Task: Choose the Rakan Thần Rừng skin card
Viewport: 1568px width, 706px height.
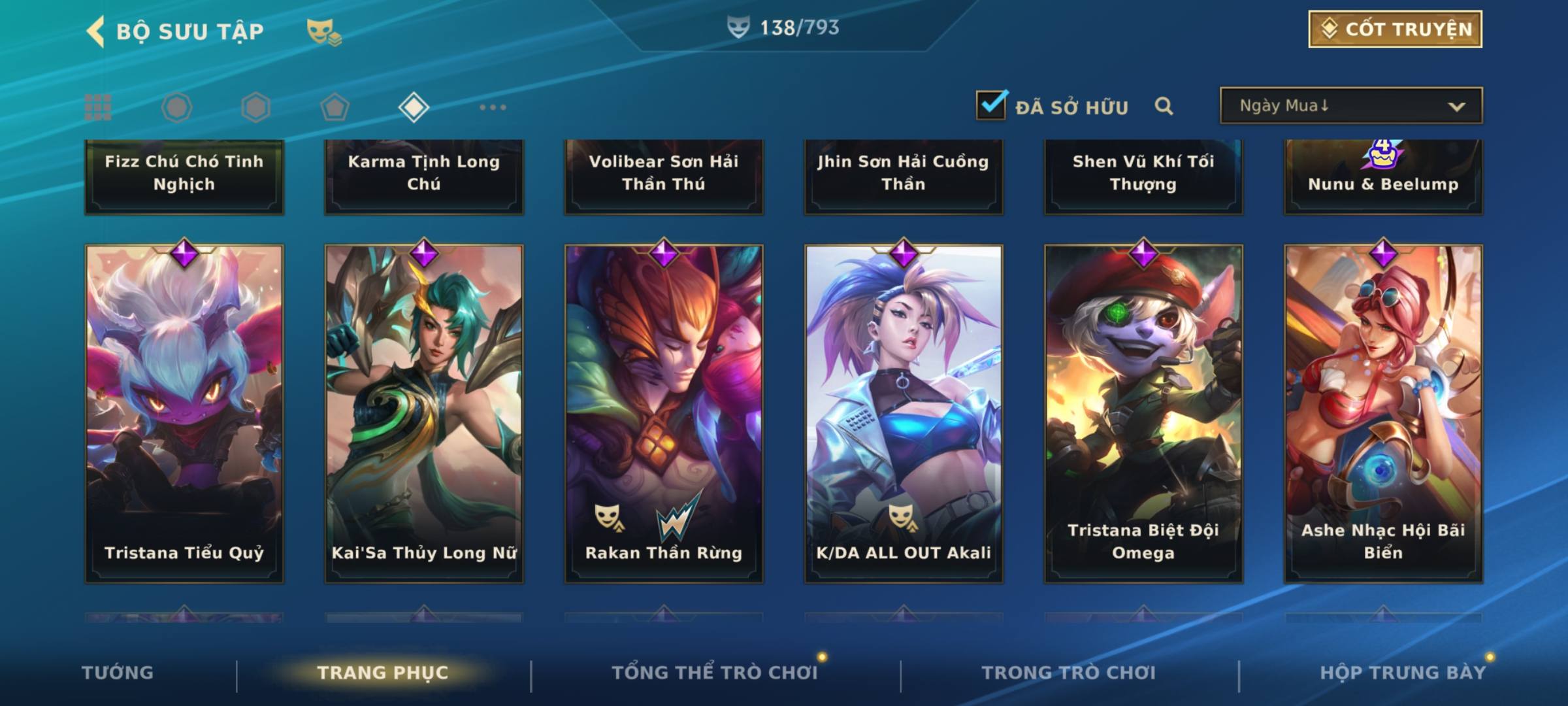Action: coord(664,413)
